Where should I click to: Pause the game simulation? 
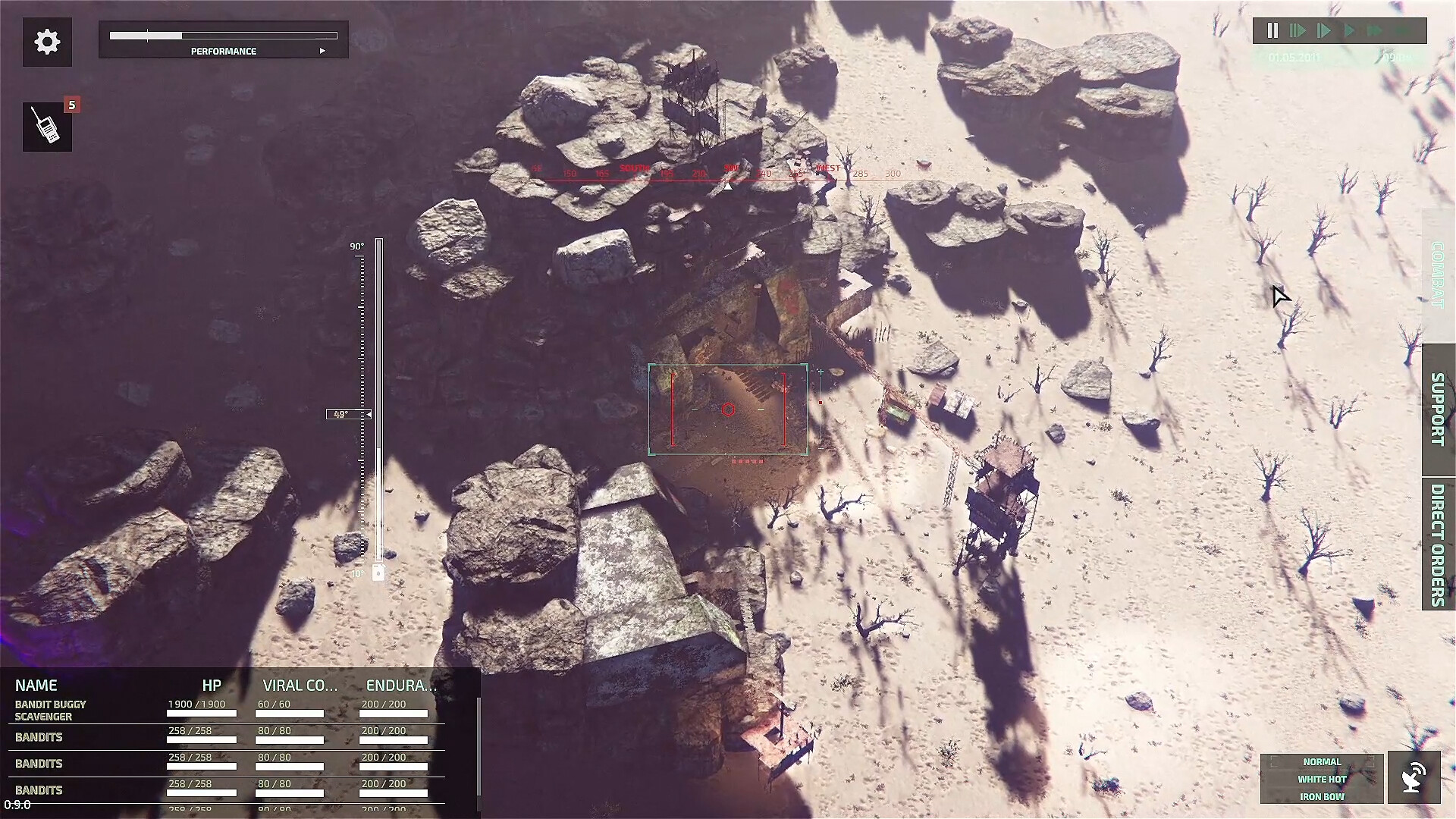pos(1273,30)
